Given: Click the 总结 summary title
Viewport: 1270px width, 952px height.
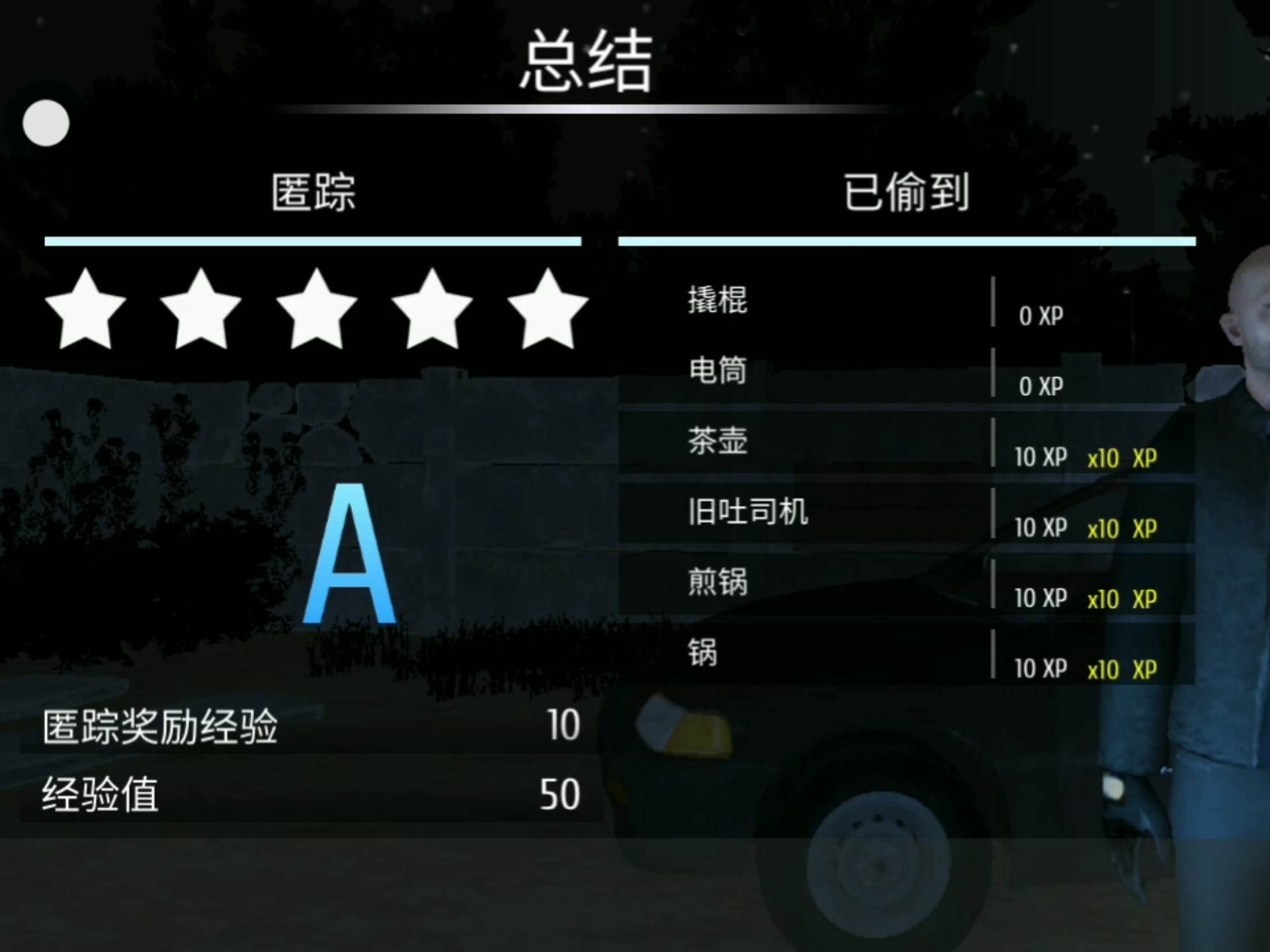Looking at the screenshot, I should (585, 59).
